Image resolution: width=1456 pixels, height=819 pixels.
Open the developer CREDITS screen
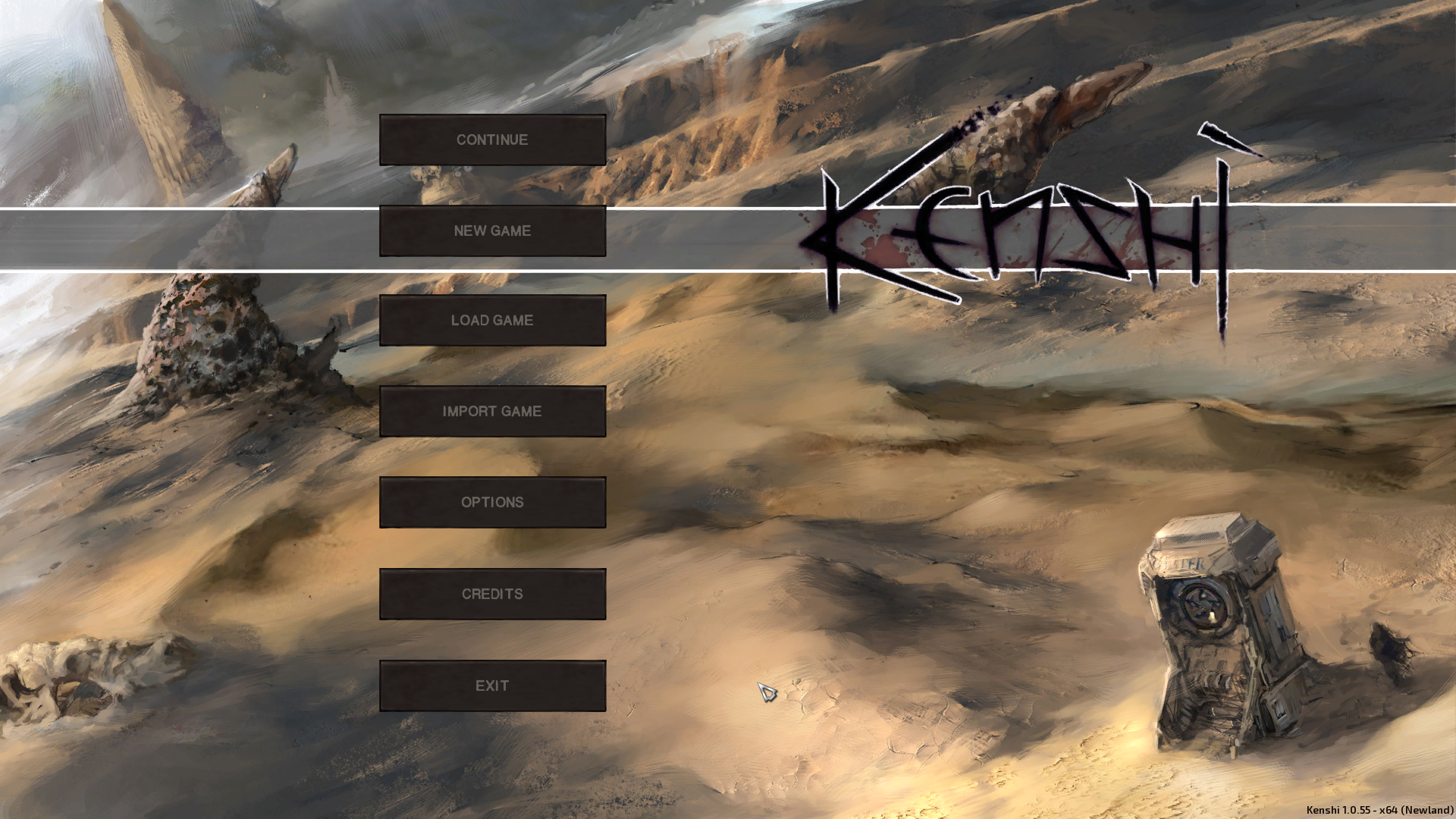click(492, 594)
